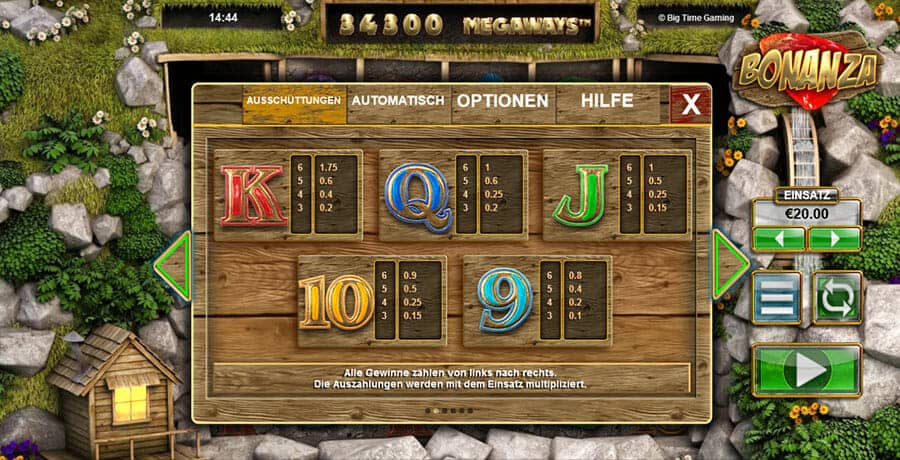Screen dimensions: 900x460
Task: Switch to the Ausschüttungen tab
Action: (x=294, y=101)
